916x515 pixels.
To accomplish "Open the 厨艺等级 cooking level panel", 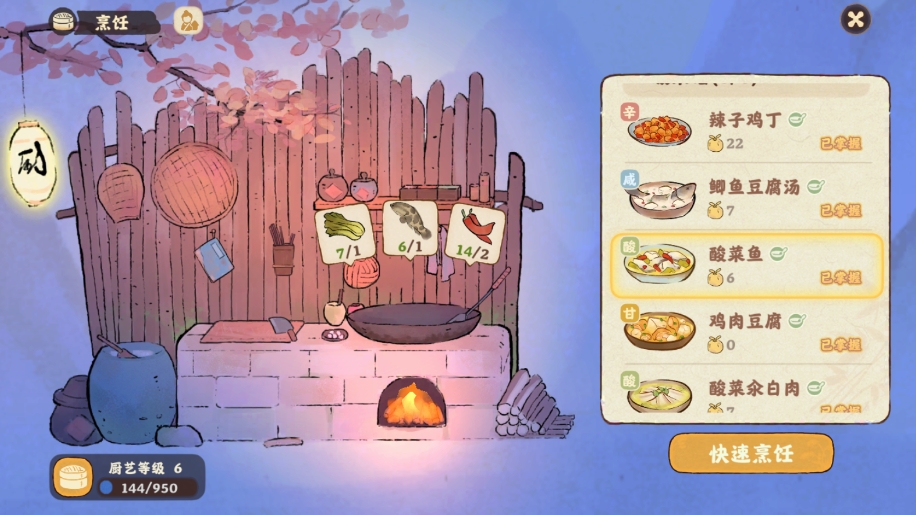I will click(x=126, y=477).
